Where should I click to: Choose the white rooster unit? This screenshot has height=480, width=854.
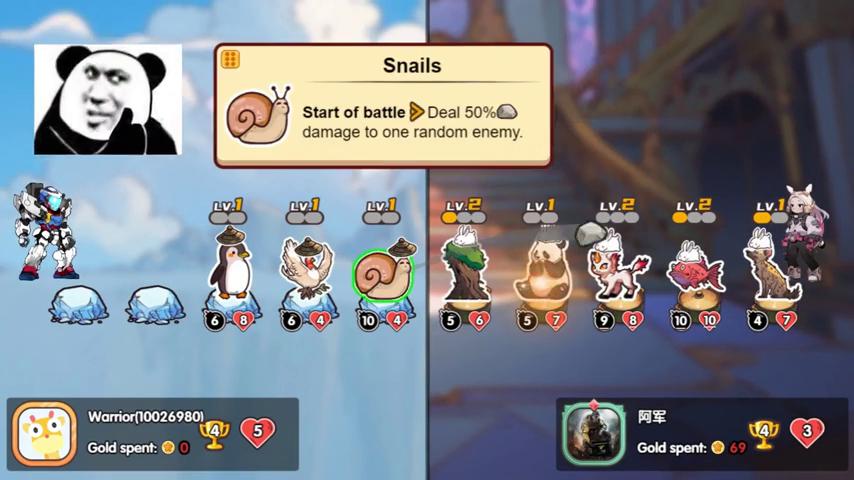[x=306, y=268]
